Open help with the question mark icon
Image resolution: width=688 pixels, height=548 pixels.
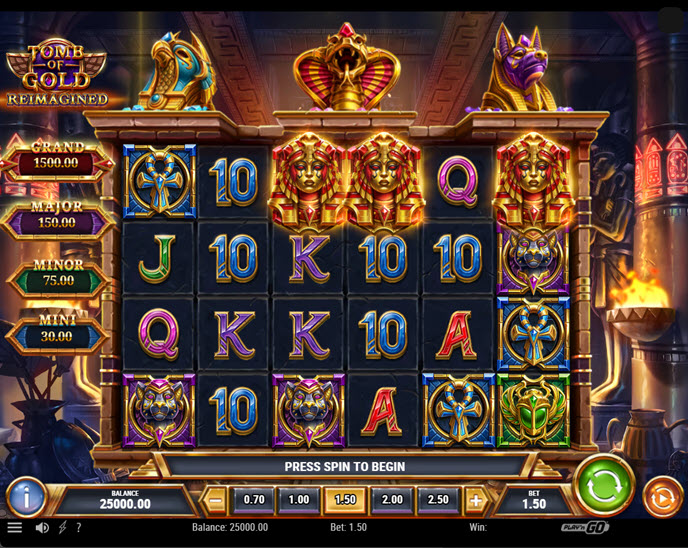79,527
